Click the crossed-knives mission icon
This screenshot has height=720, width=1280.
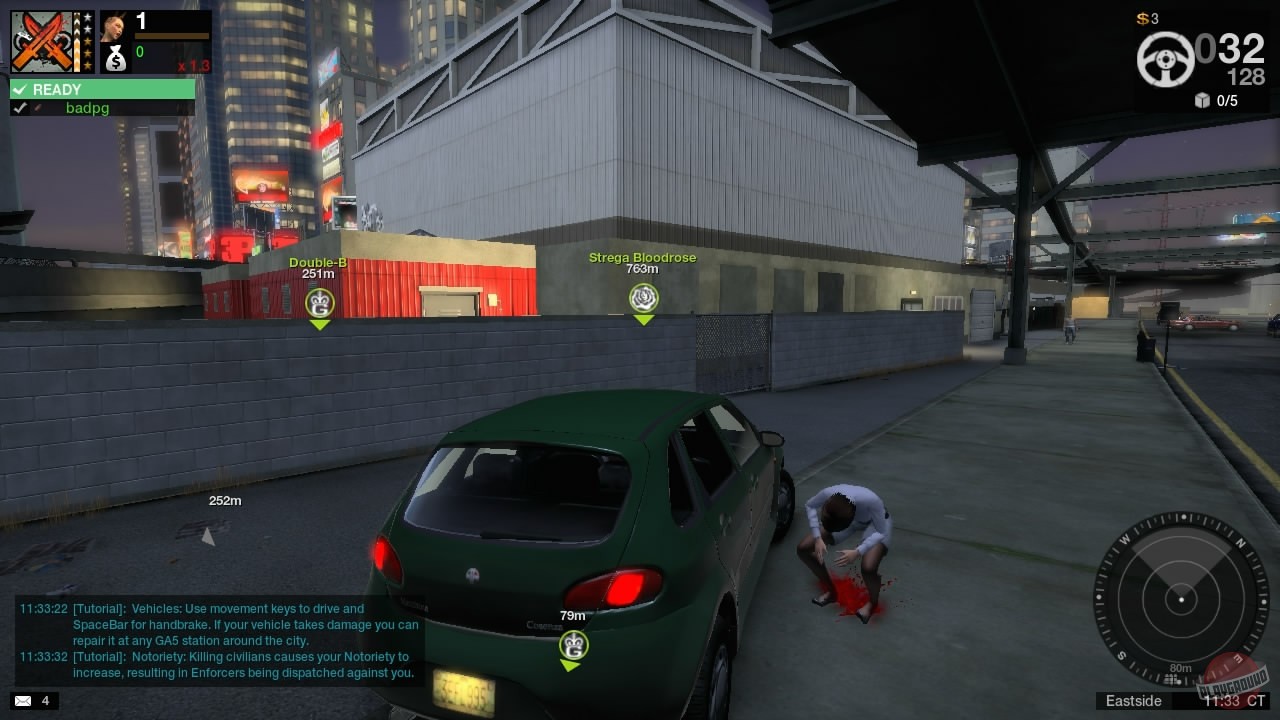click(41, 41)
